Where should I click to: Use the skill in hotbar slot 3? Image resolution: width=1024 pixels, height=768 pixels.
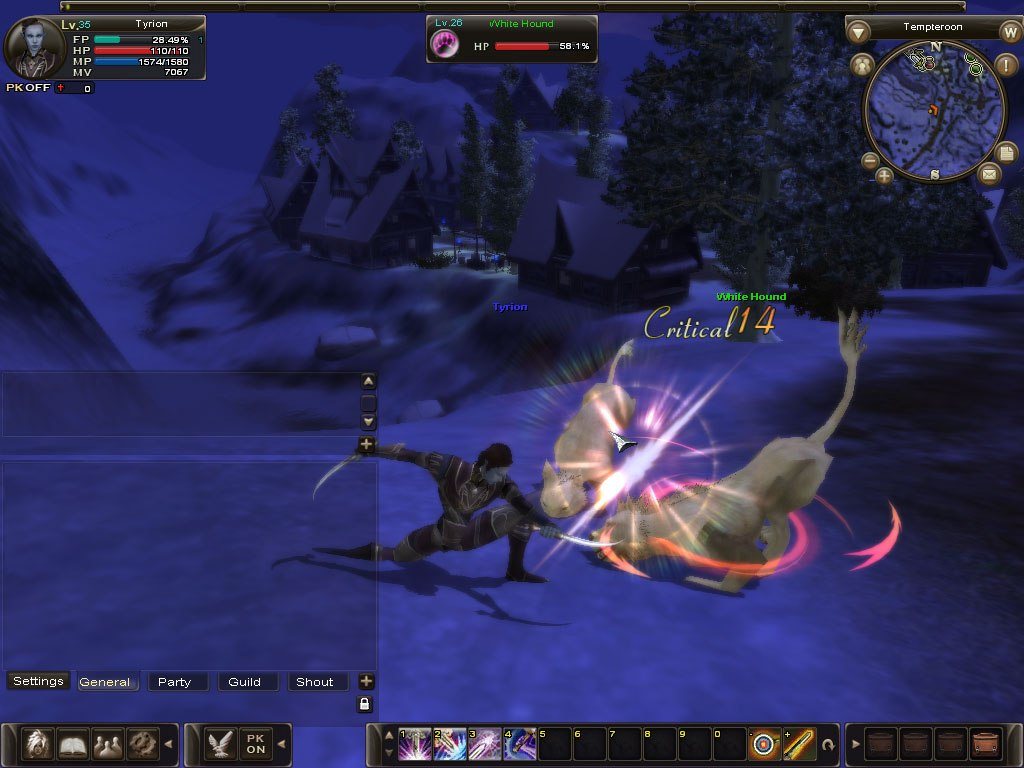[x=484, y=744]
